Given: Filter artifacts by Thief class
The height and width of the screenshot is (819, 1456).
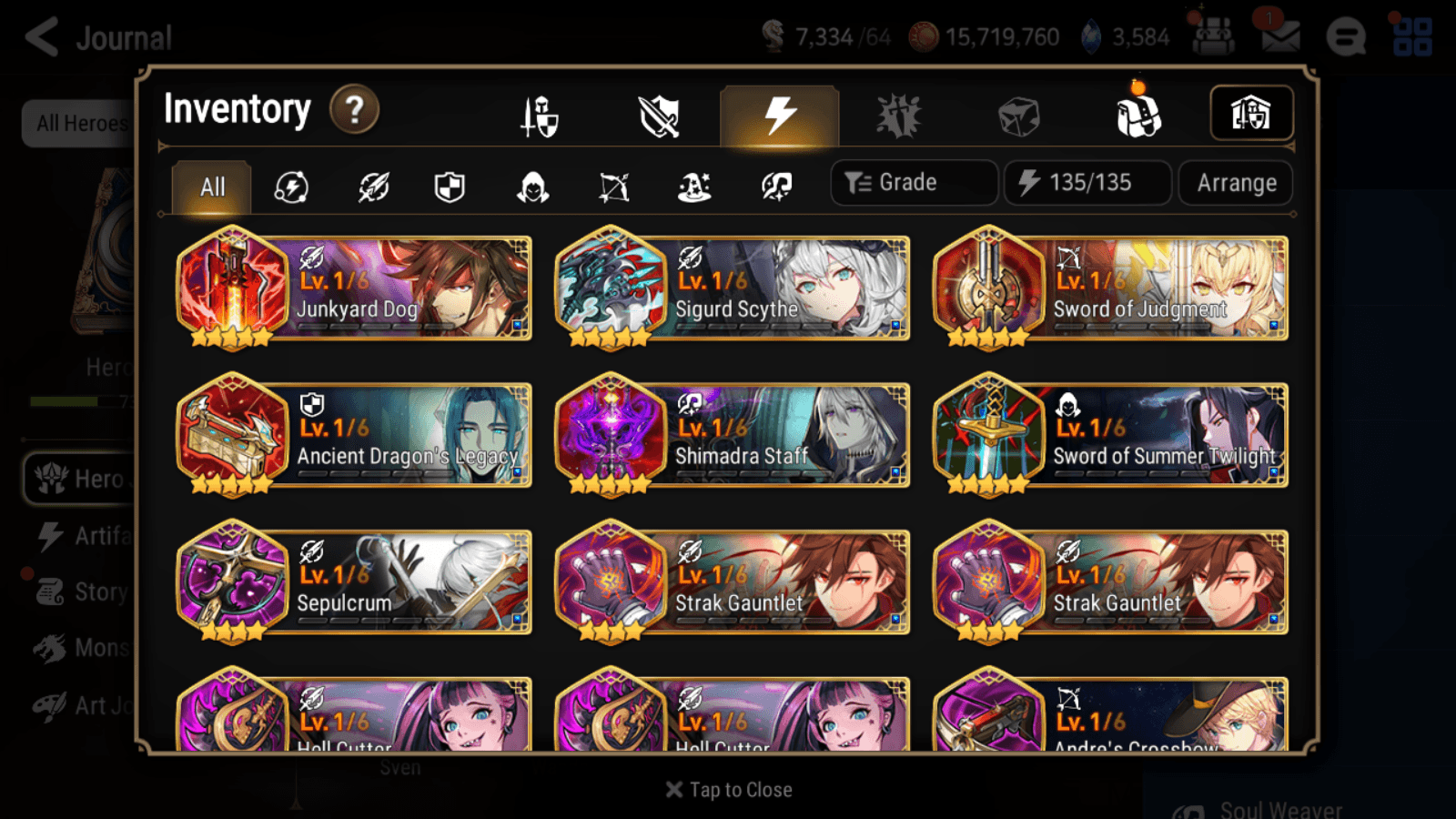Looking at the screenshot, I should point(531,187).
